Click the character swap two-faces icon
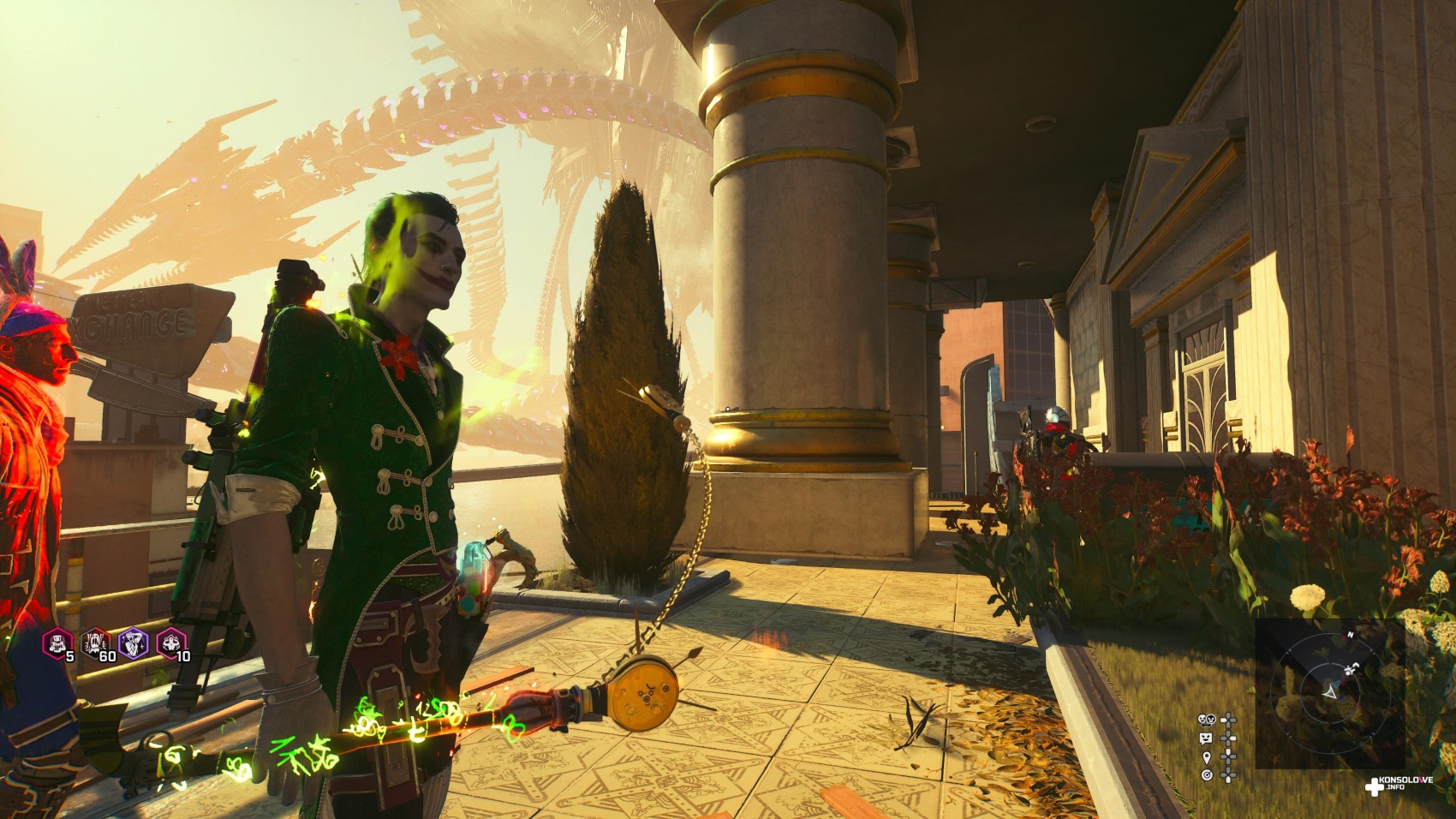Image resolution: width=1456 pixels, height=819 pixels. point(1207,720)
